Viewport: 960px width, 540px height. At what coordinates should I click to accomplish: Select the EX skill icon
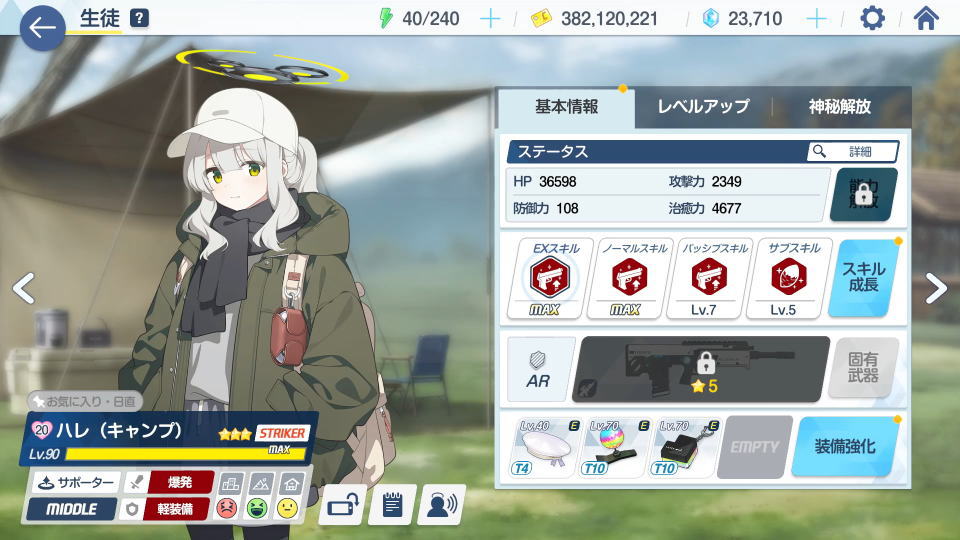pyautogui.click(x=549, y=278)
